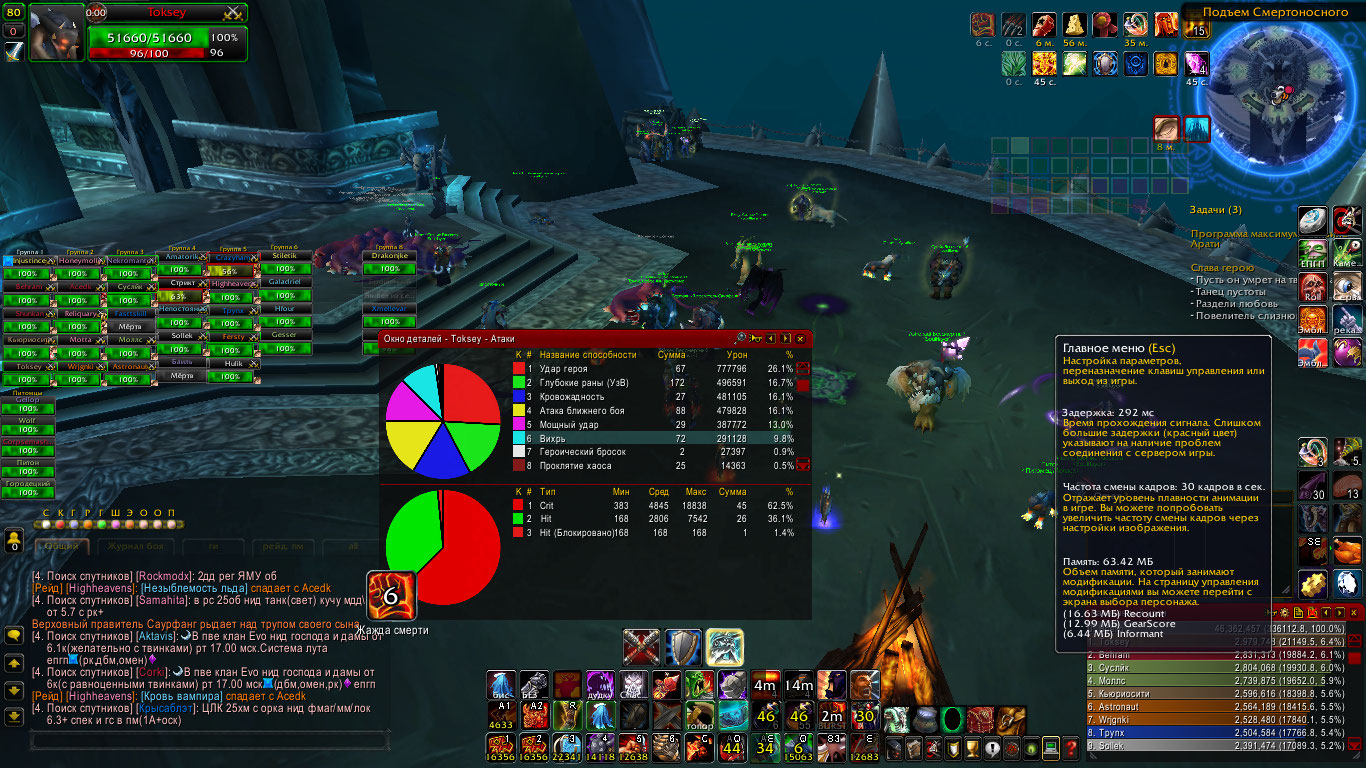The width and height of the screenshot is (1366, 768).
Task: Close the Recount damage meter window
Action: 1354,612
